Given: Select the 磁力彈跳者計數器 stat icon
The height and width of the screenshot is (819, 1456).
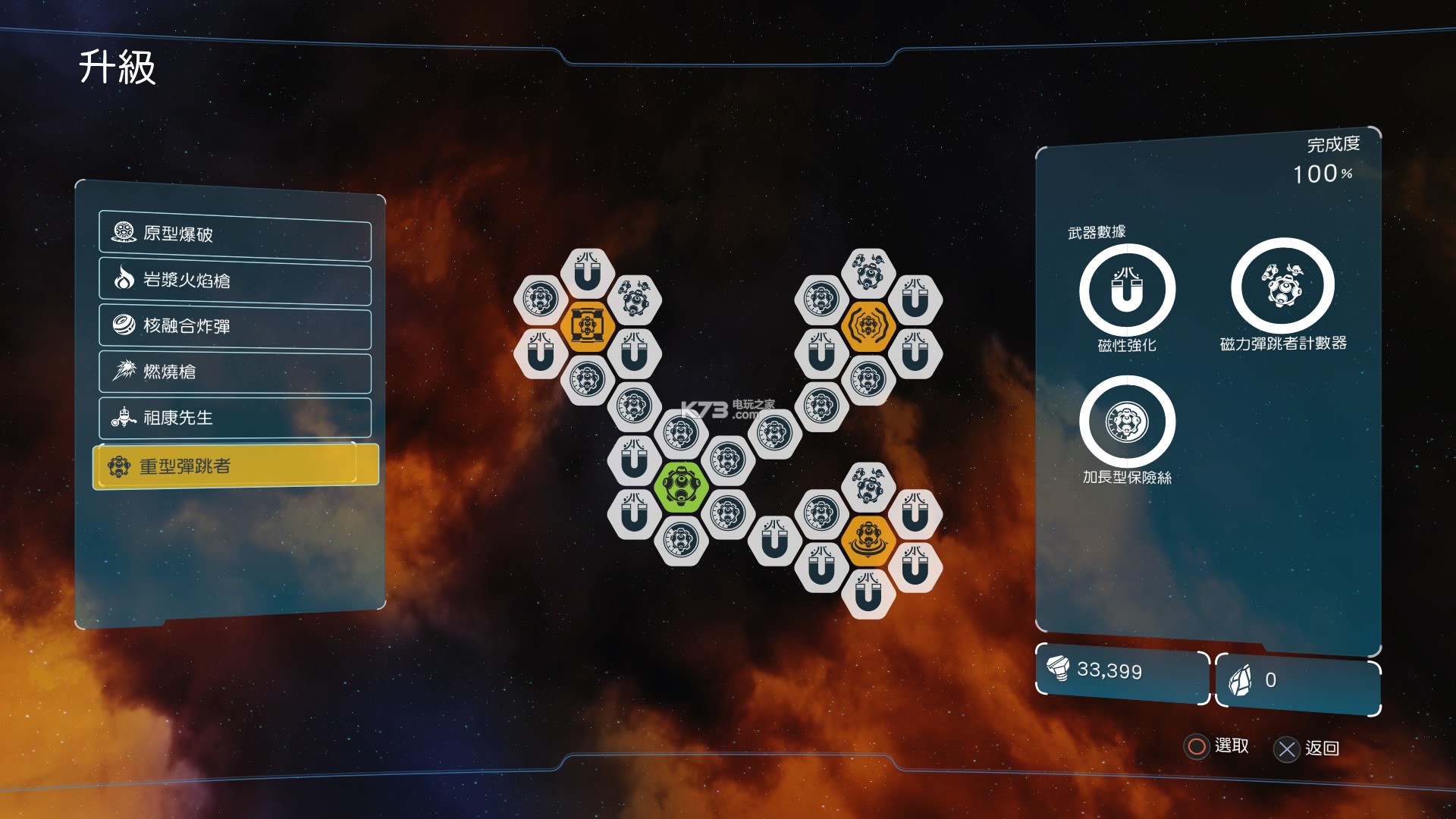Looking at the screenshot, I should (1282, 286).
